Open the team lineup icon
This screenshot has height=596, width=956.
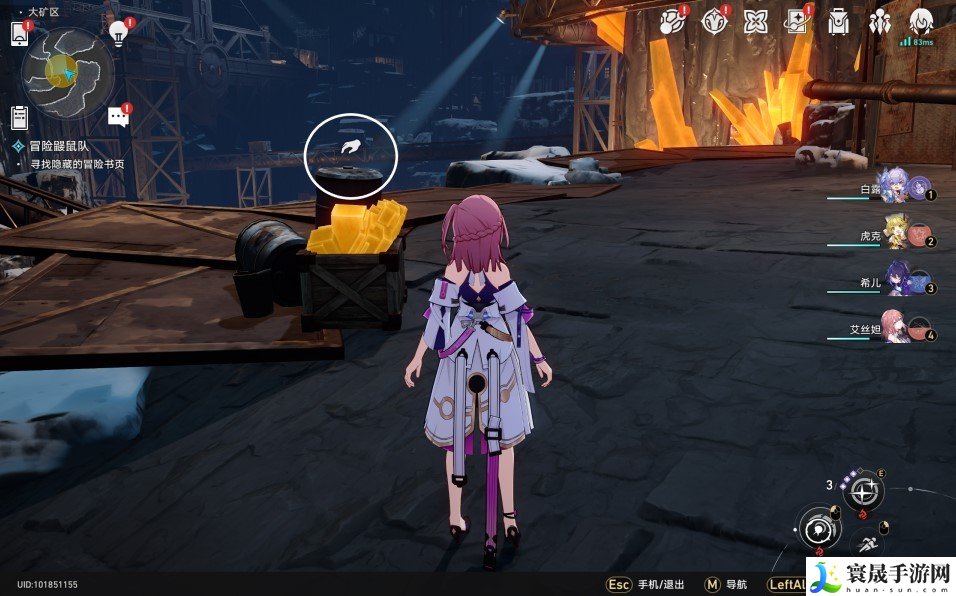[881, 22]
